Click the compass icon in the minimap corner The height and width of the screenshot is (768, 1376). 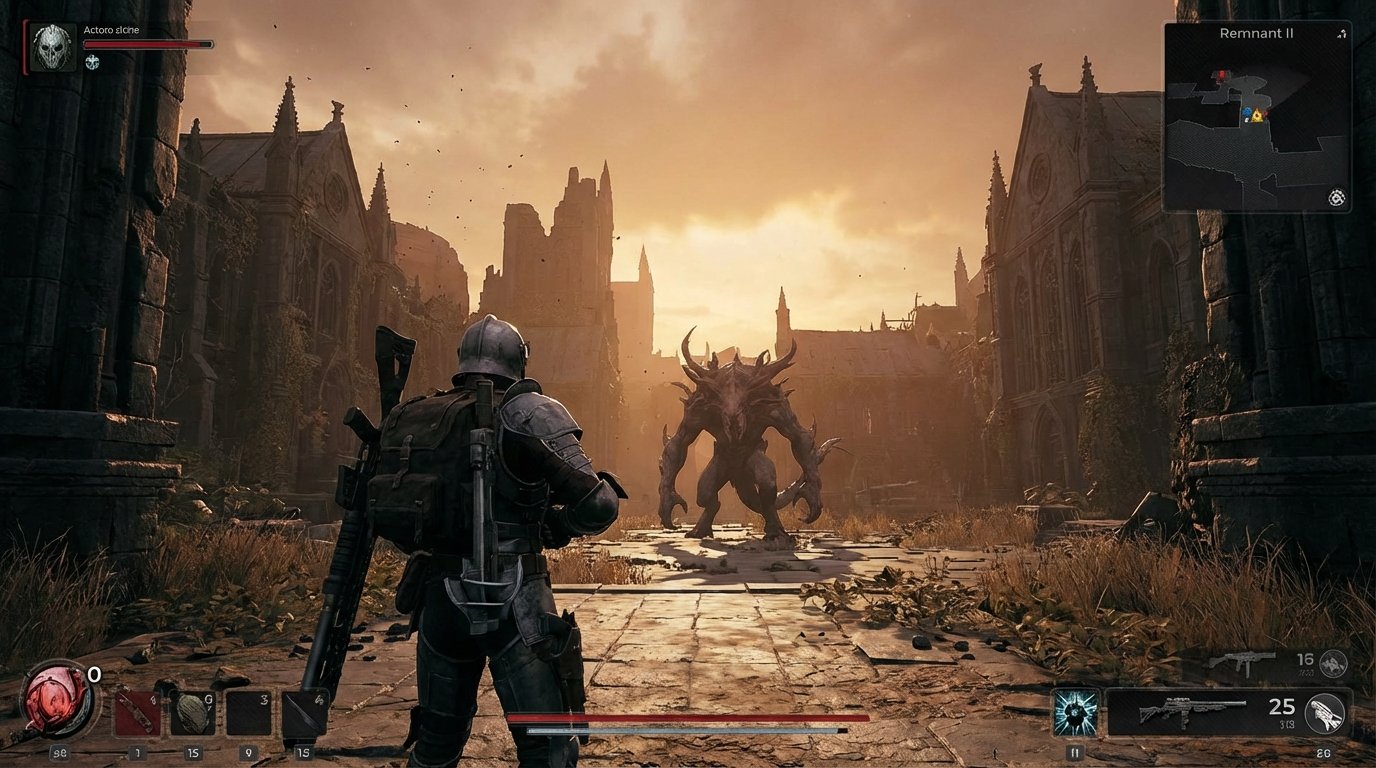click(x=1337, y=198)
